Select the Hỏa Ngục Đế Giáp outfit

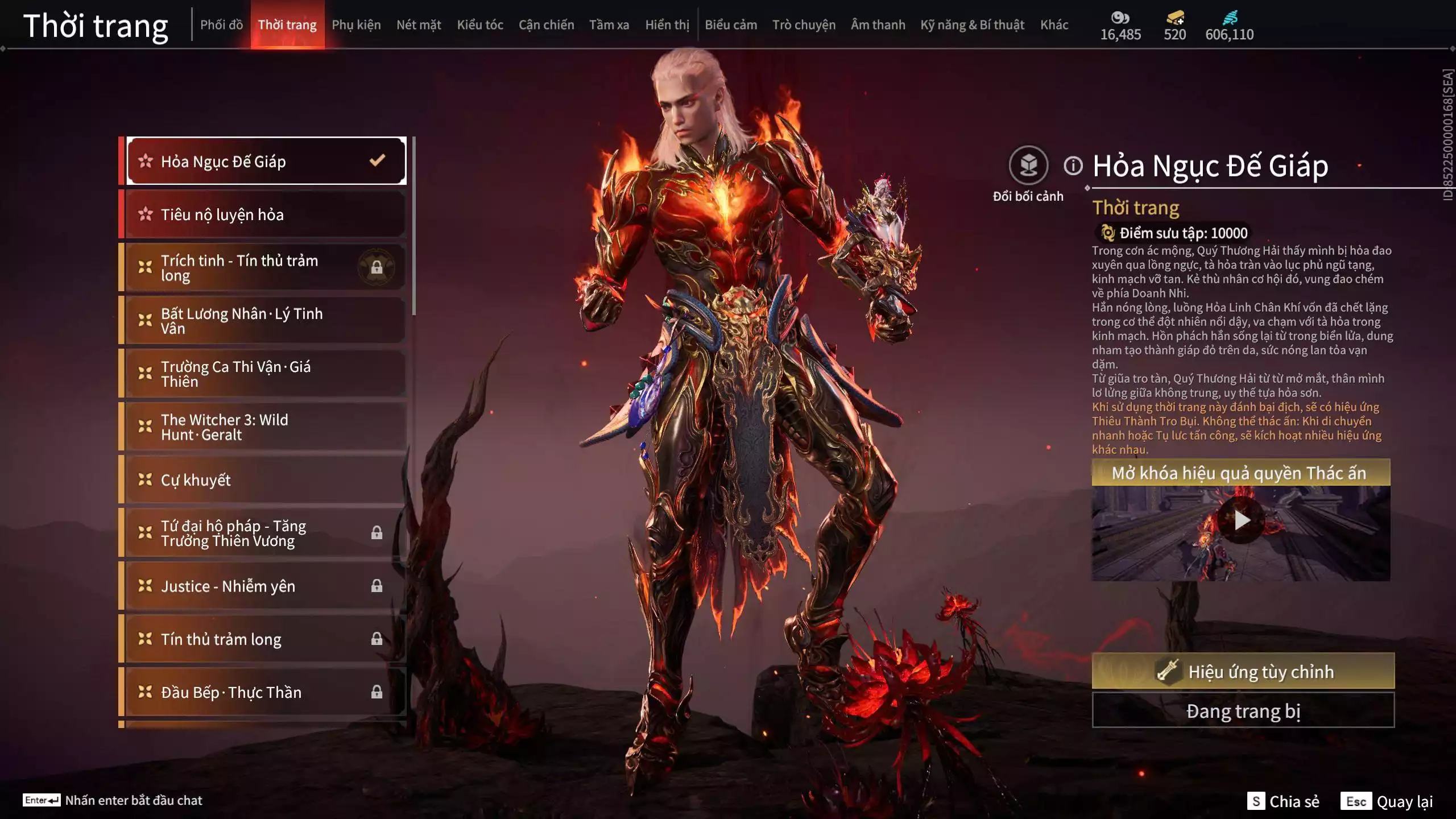click(x=265, y=162)
